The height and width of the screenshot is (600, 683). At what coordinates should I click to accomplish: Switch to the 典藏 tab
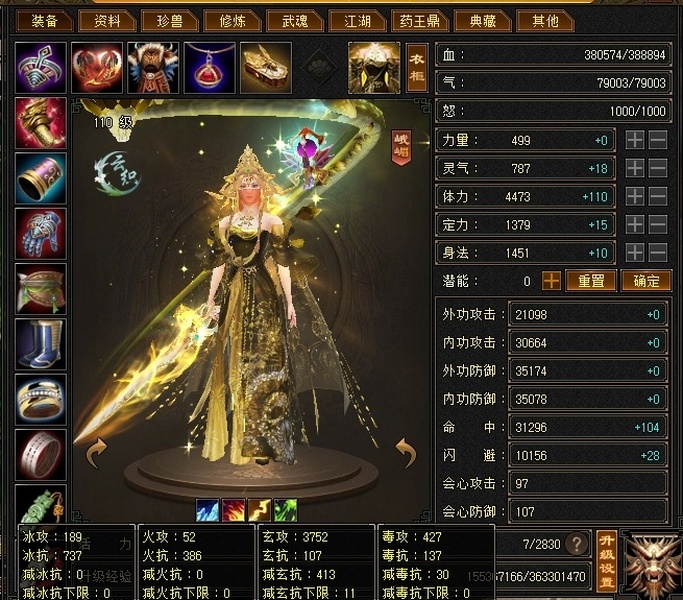[481, 20]
